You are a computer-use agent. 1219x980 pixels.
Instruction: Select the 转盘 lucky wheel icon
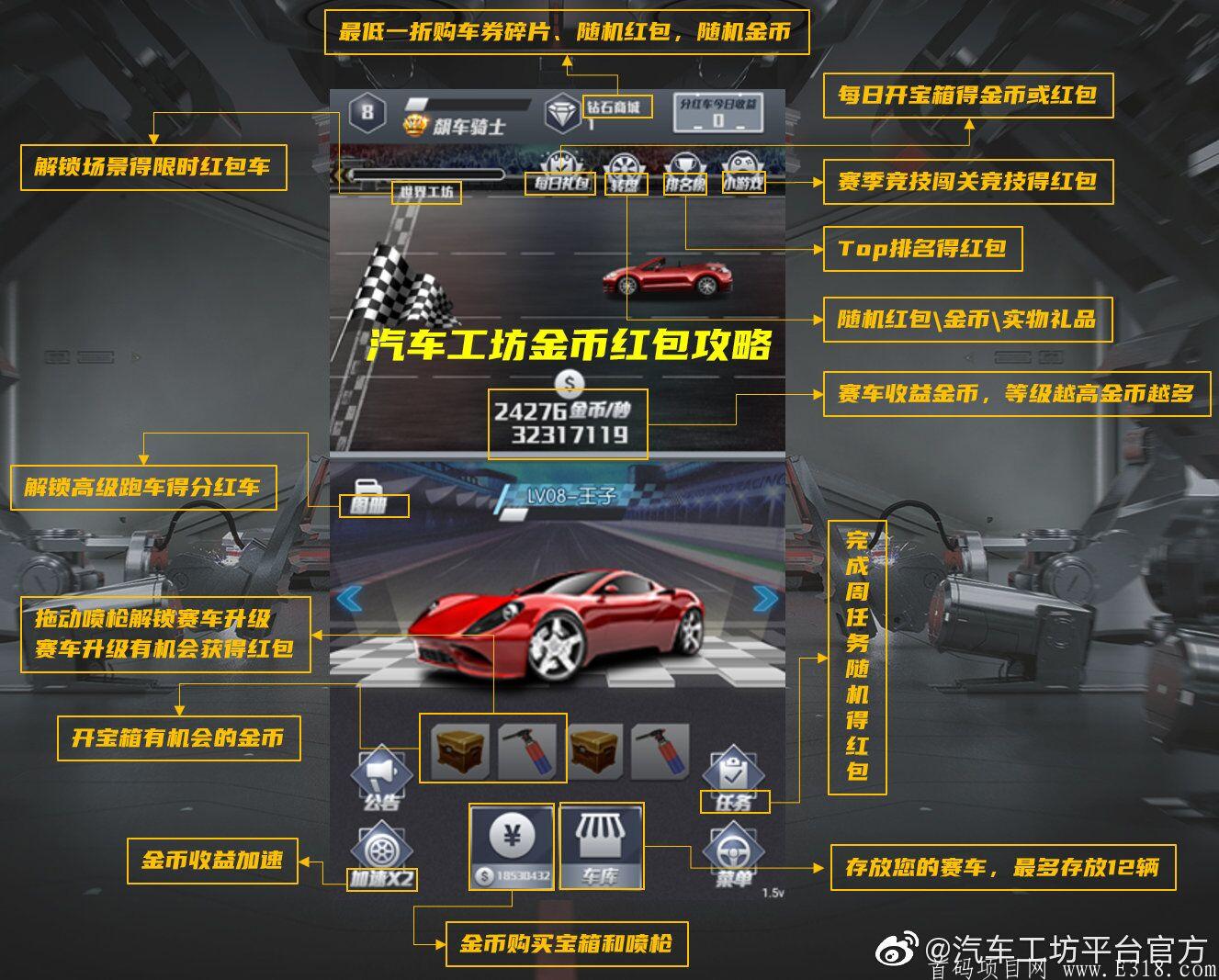click(x=624, y=163)
